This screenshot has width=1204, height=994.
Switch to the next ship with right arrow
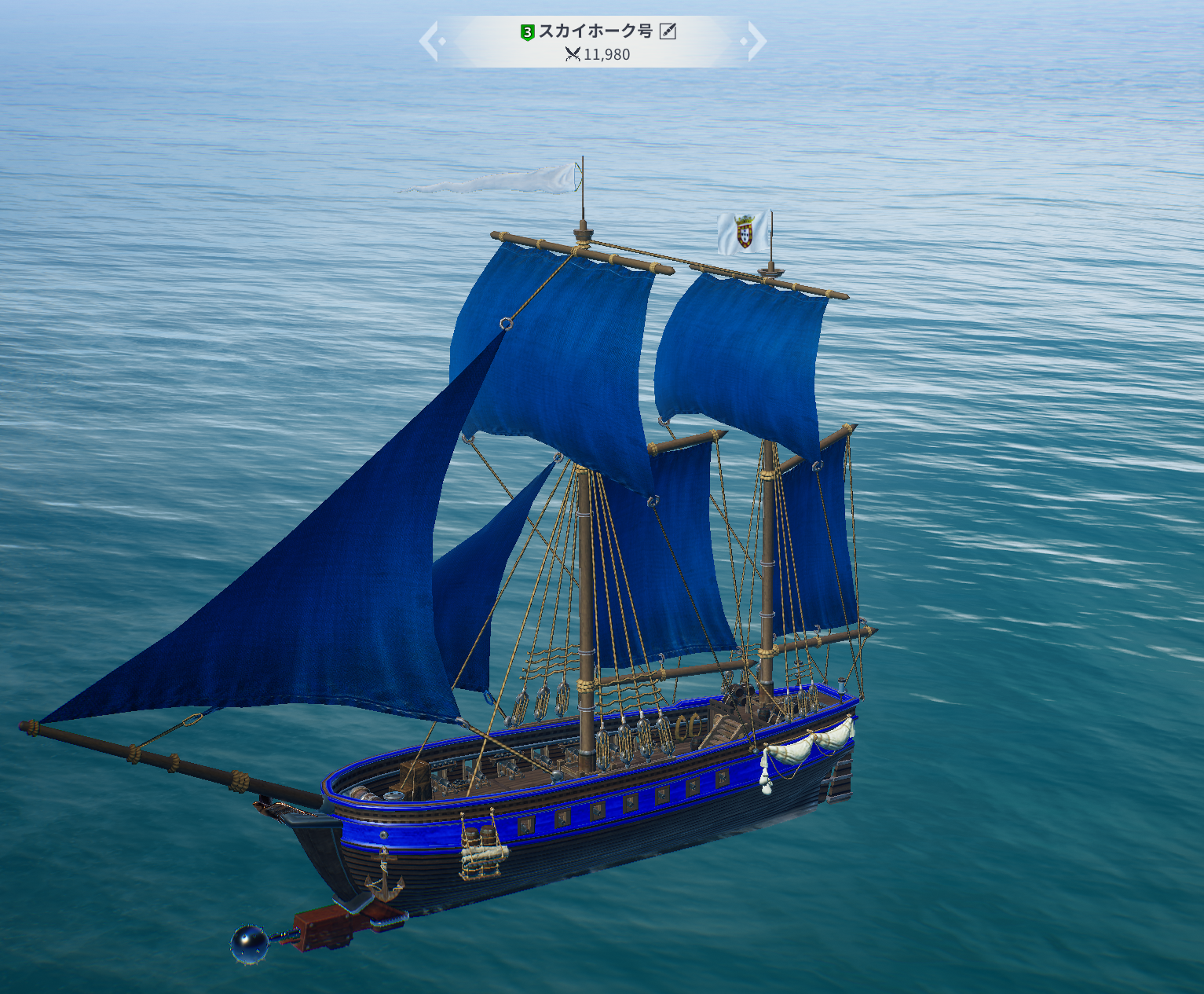pos(756,41)
